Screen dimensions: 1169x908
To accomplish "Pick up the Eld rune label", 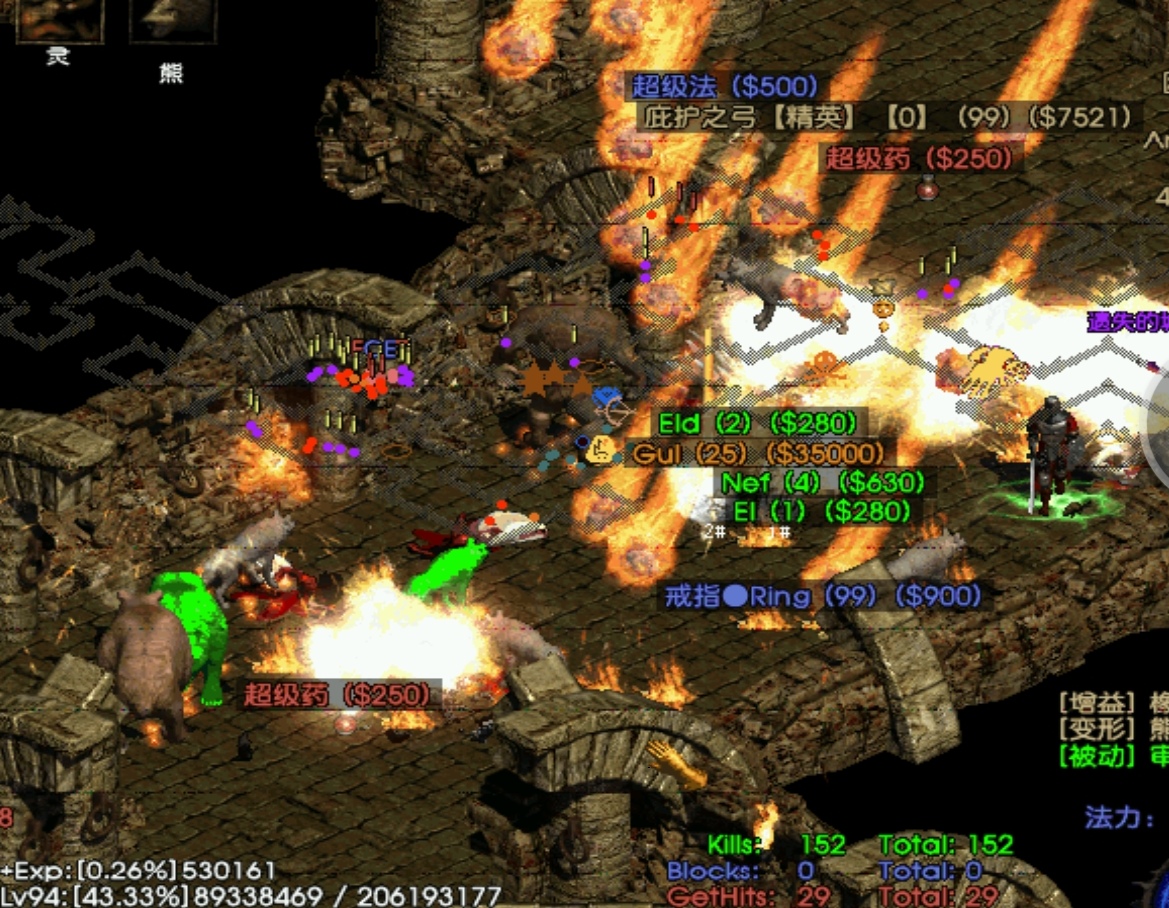I will (757, 423).
